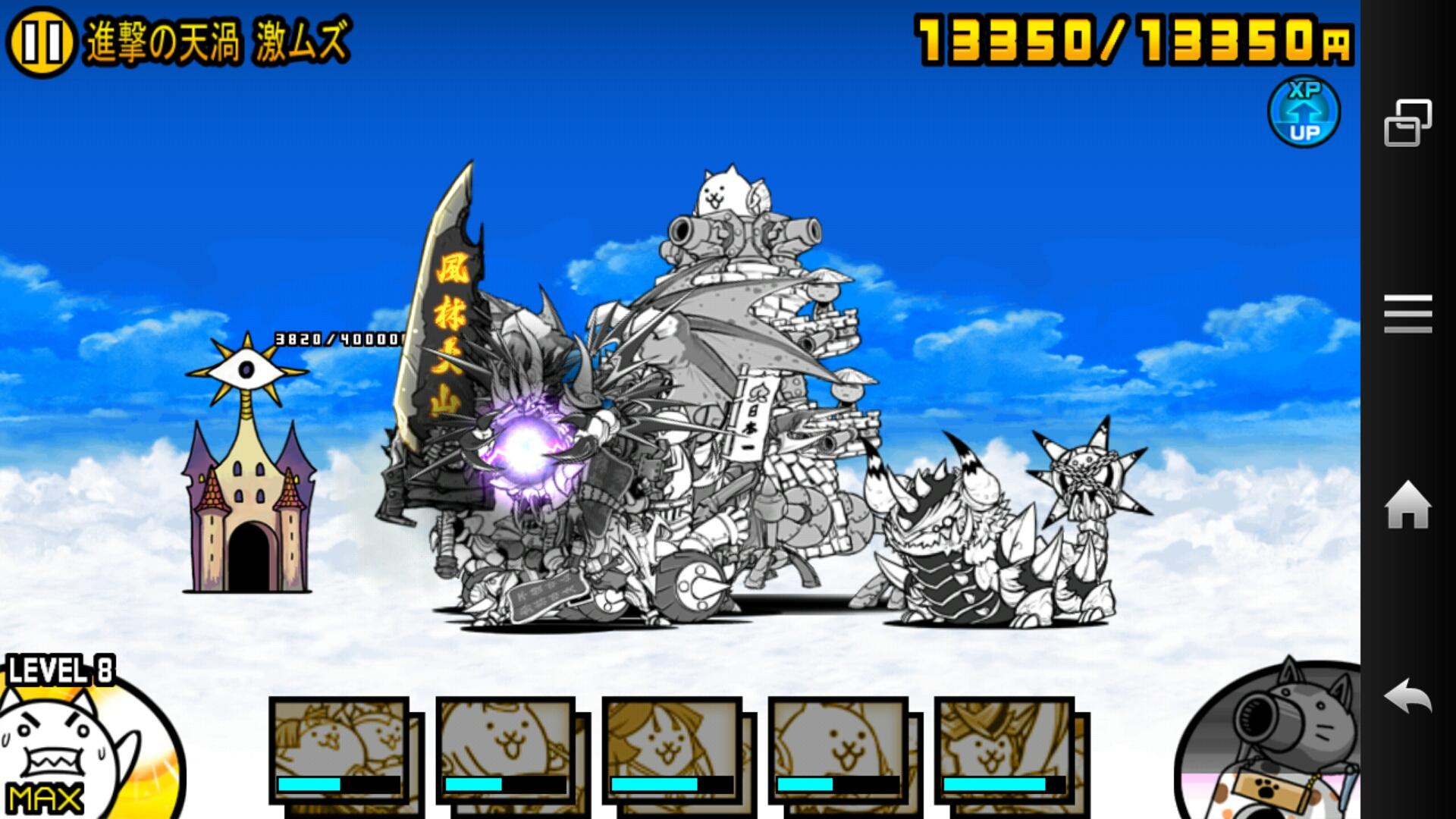Pause the battle with the pause button
Image resolution: width=1456 pixels, height=819 pixels.
(40, 42)
